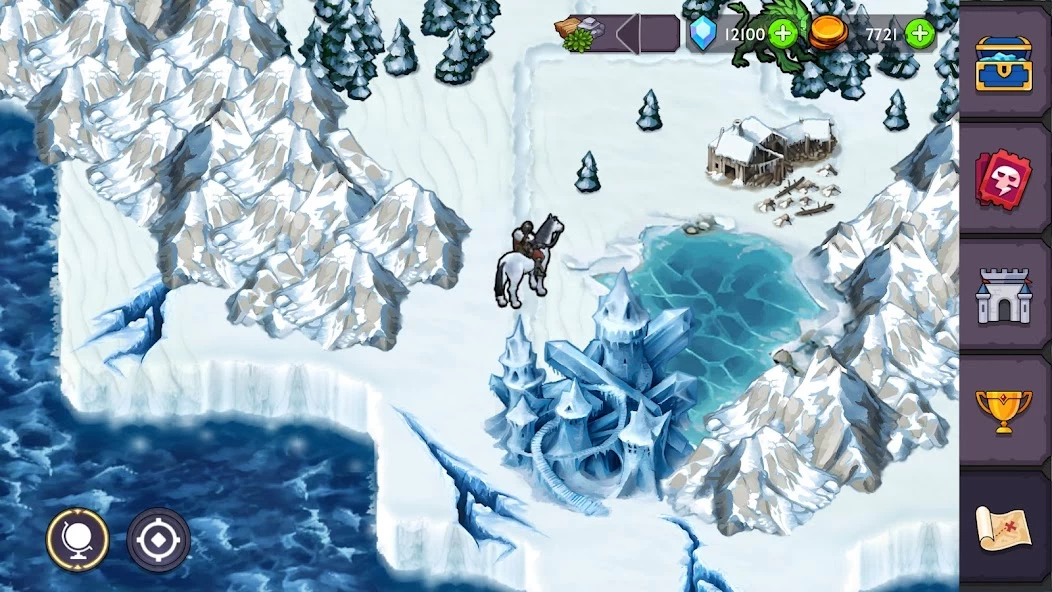Open the treasure map scroll
This screenshot has width=1052, height=592.
point(1003,527)
